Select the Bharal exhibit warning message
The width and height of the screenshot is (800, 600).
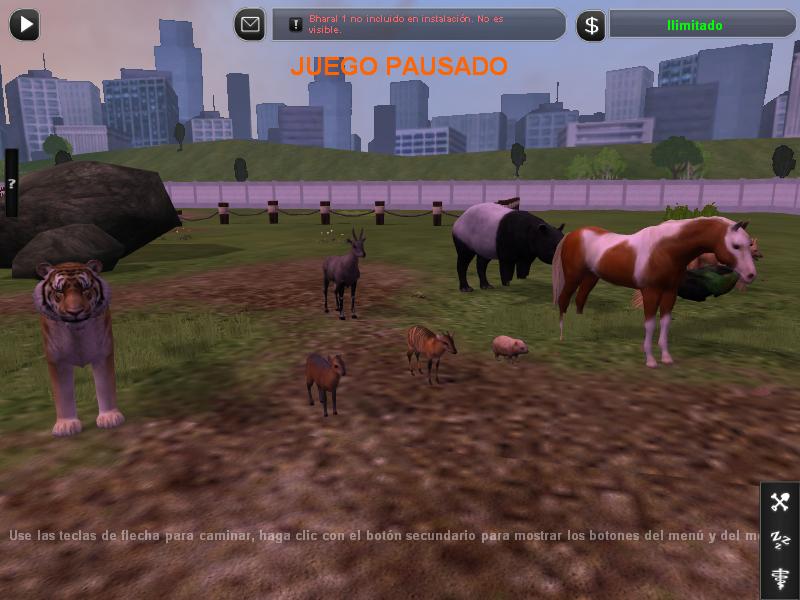[419, 25]
